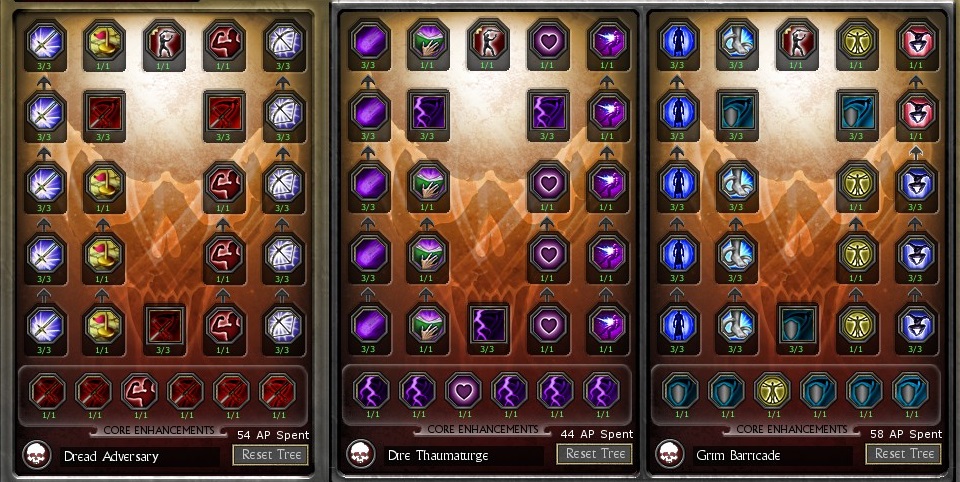The height and width of the screenshot is (482, 960).
Task: Reset the Dread Adversary tree
Action: [270, 454]
